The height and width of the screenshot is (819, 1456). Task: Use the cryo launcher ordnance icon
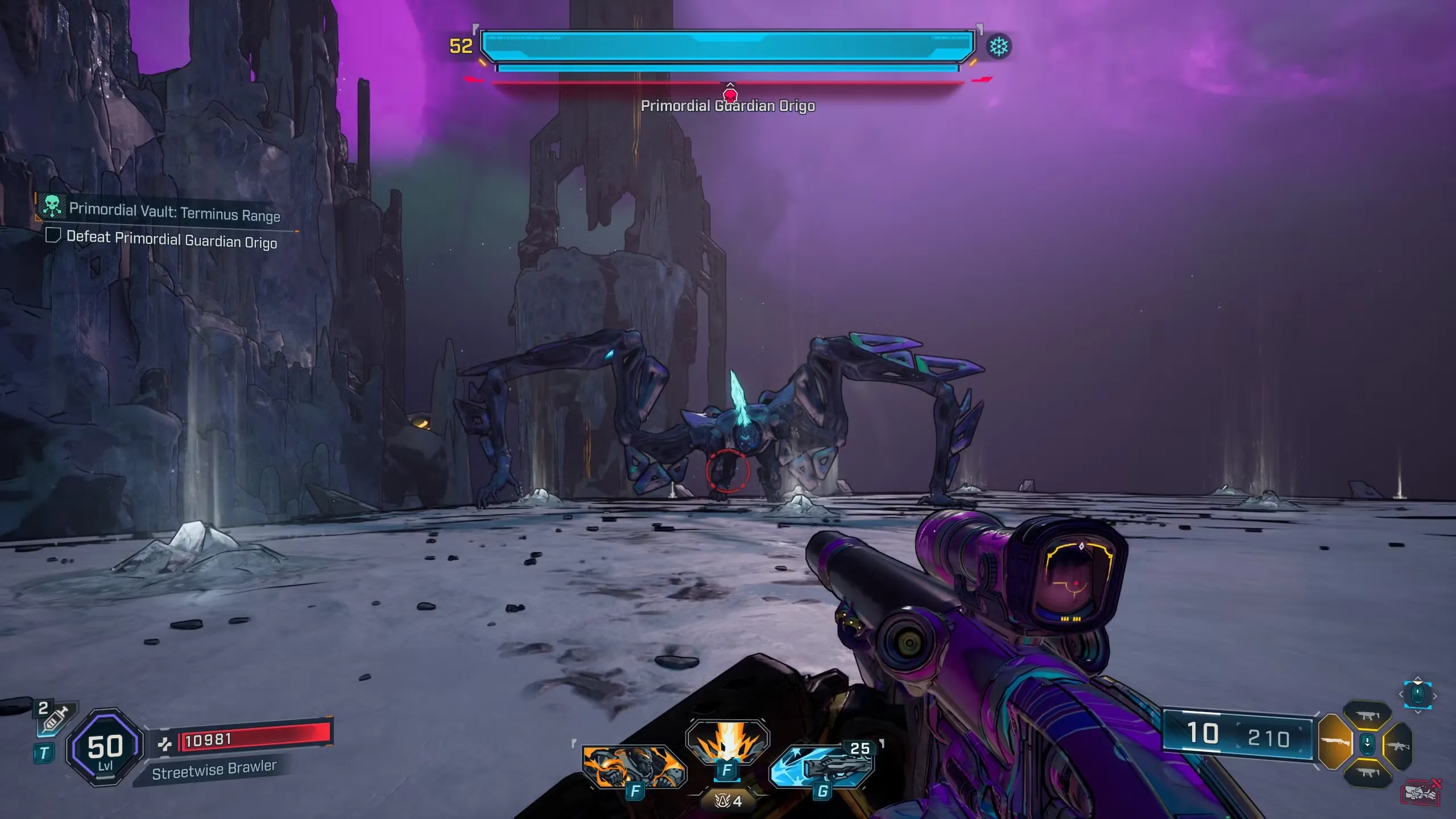(822, 766)
